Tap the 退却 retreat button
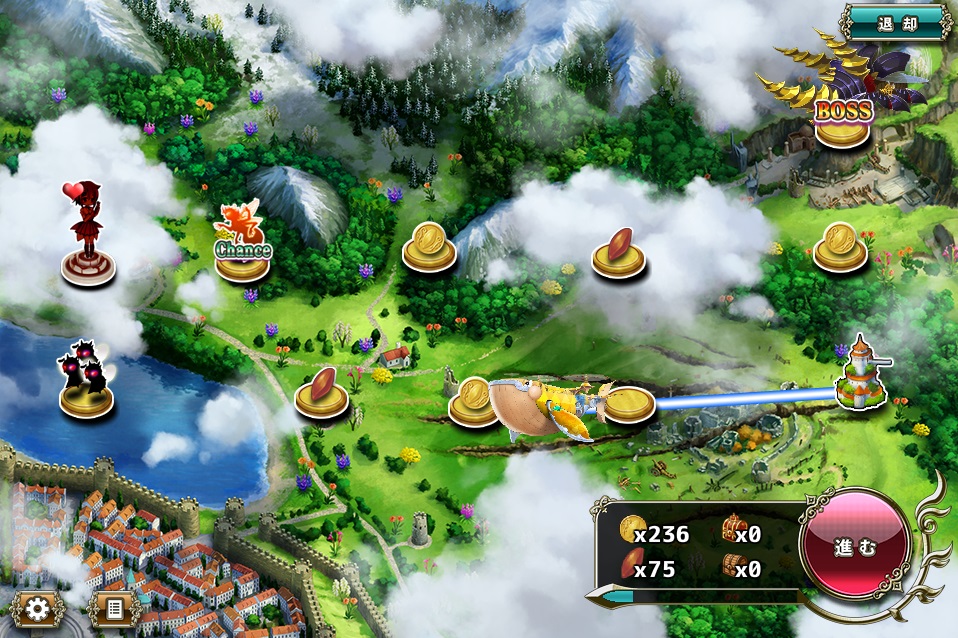Image resolution: width=958 pixels, height=638 pixels. click(895, 22)
